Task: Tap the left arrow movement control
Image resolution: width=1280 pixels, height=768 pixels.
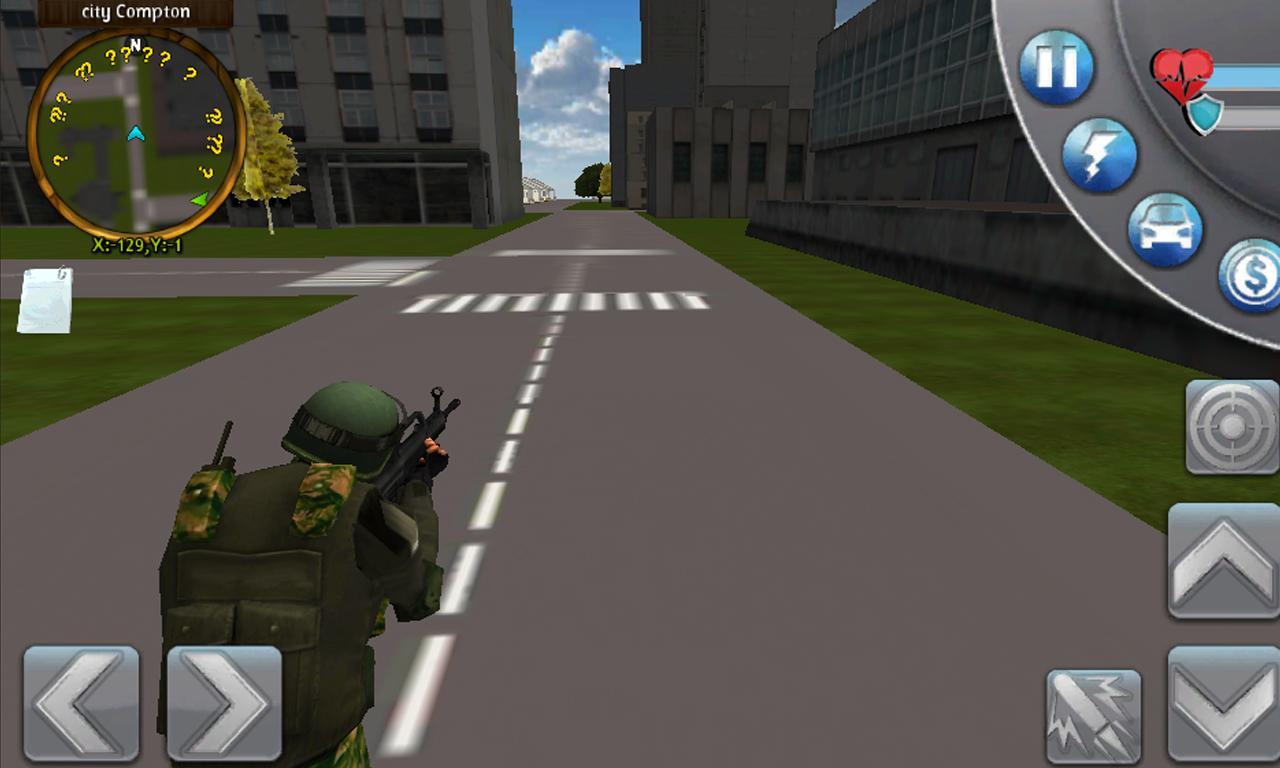Action: point(78,703)
